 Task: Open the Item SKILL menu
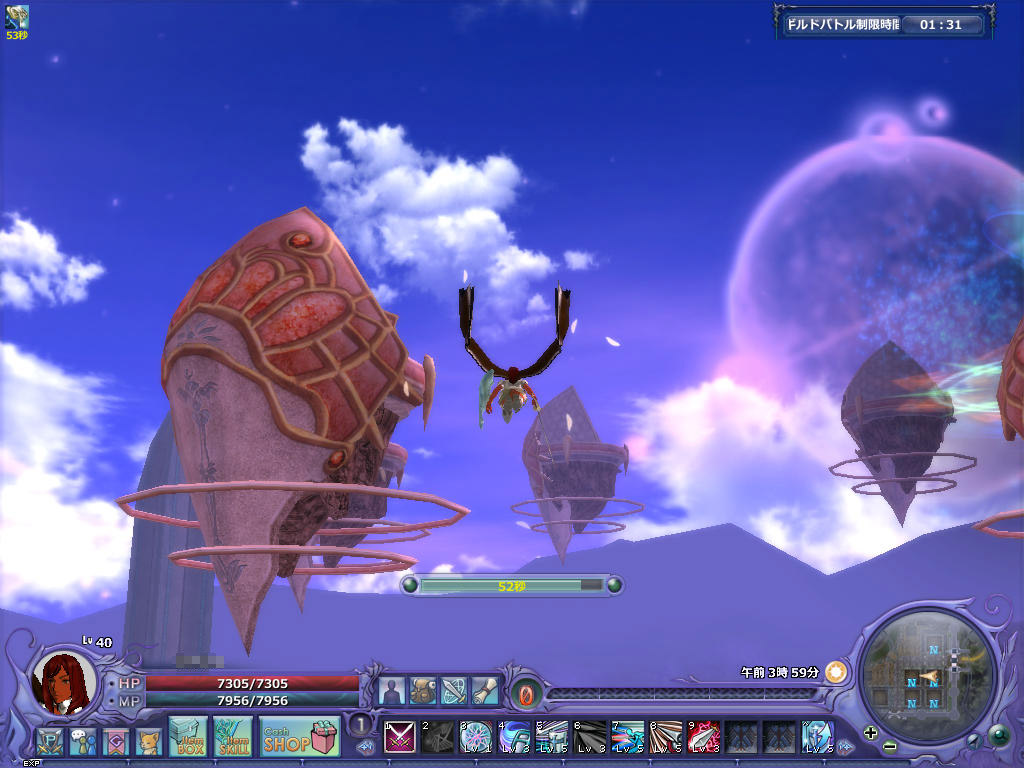[x=232, y=736]
